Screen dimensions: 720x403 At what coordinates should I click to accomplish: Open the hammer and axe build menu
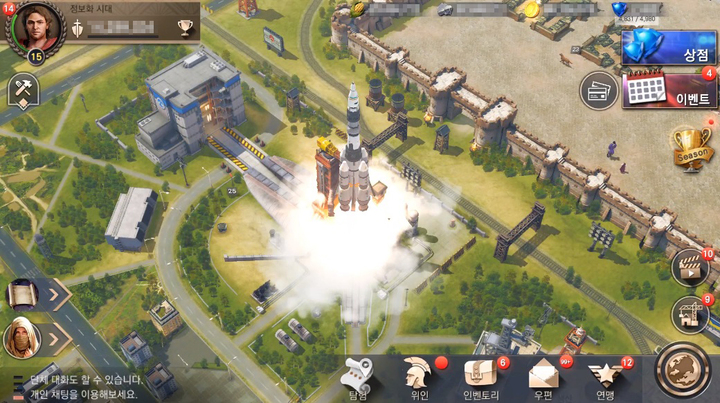pyautogui.click(x=22, y=90)
